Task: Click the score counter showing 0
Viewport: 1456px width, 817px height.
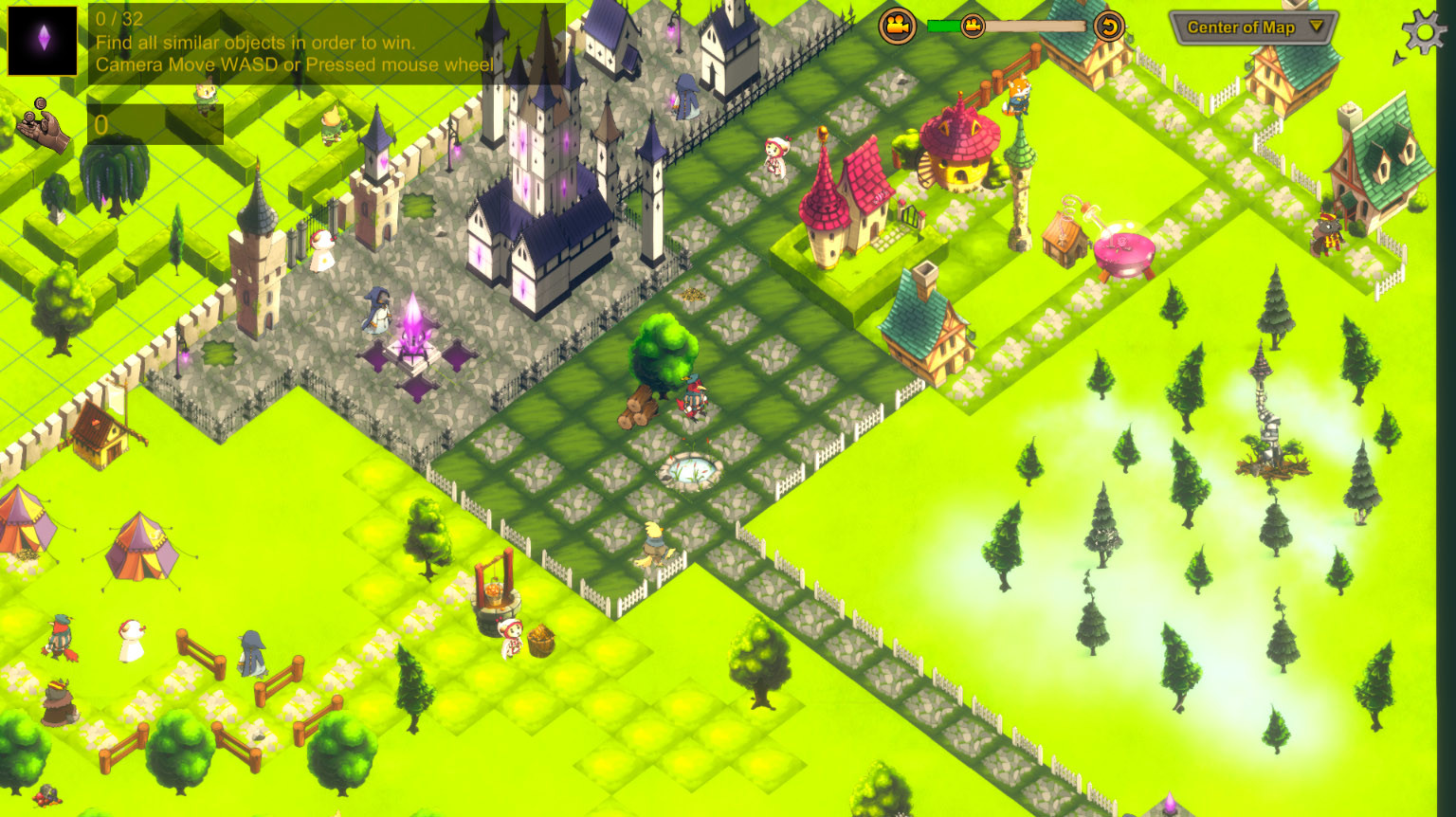Action: [101, 125]
